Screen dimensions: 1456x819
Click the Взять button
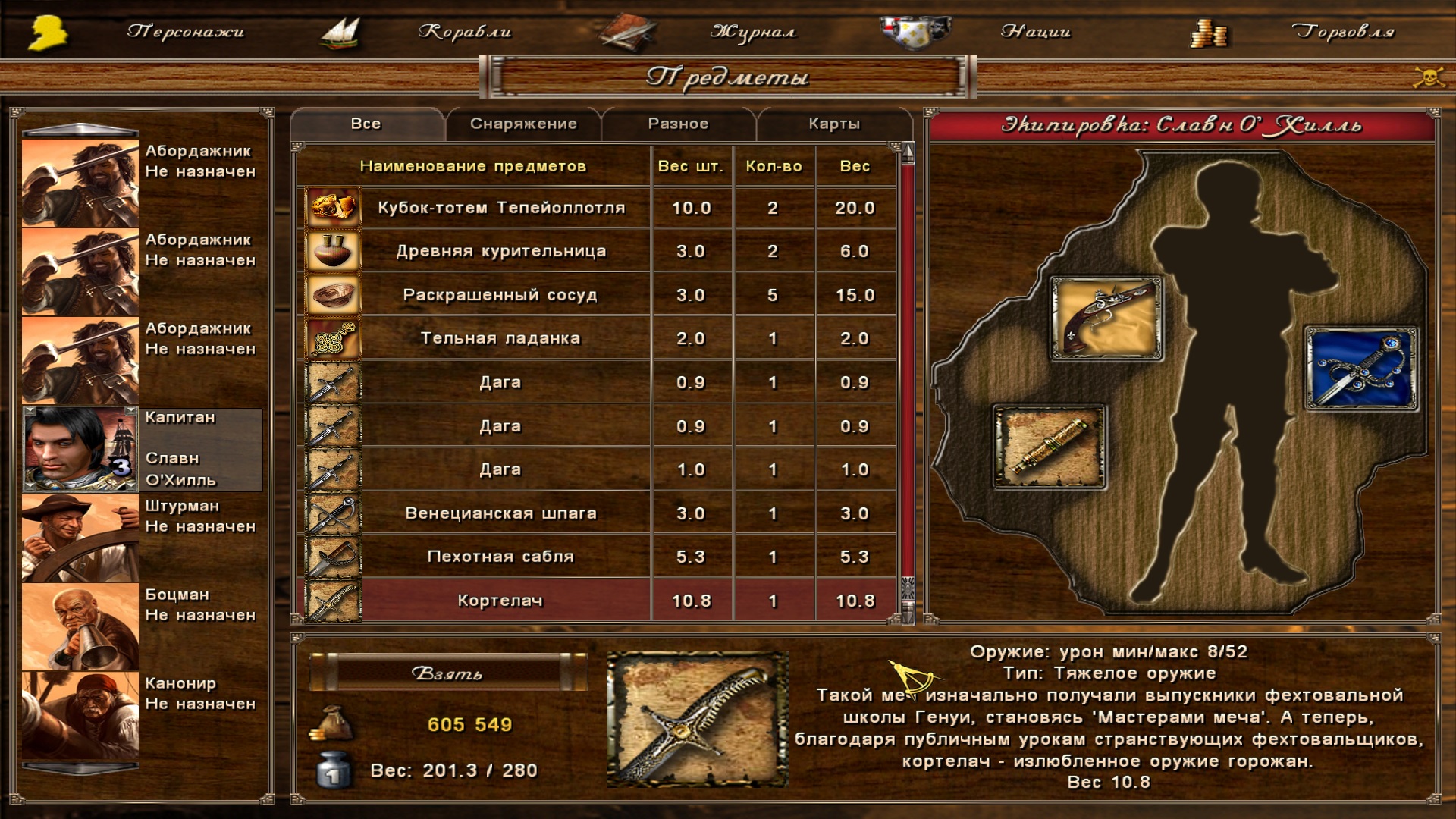tap(447, 673)
